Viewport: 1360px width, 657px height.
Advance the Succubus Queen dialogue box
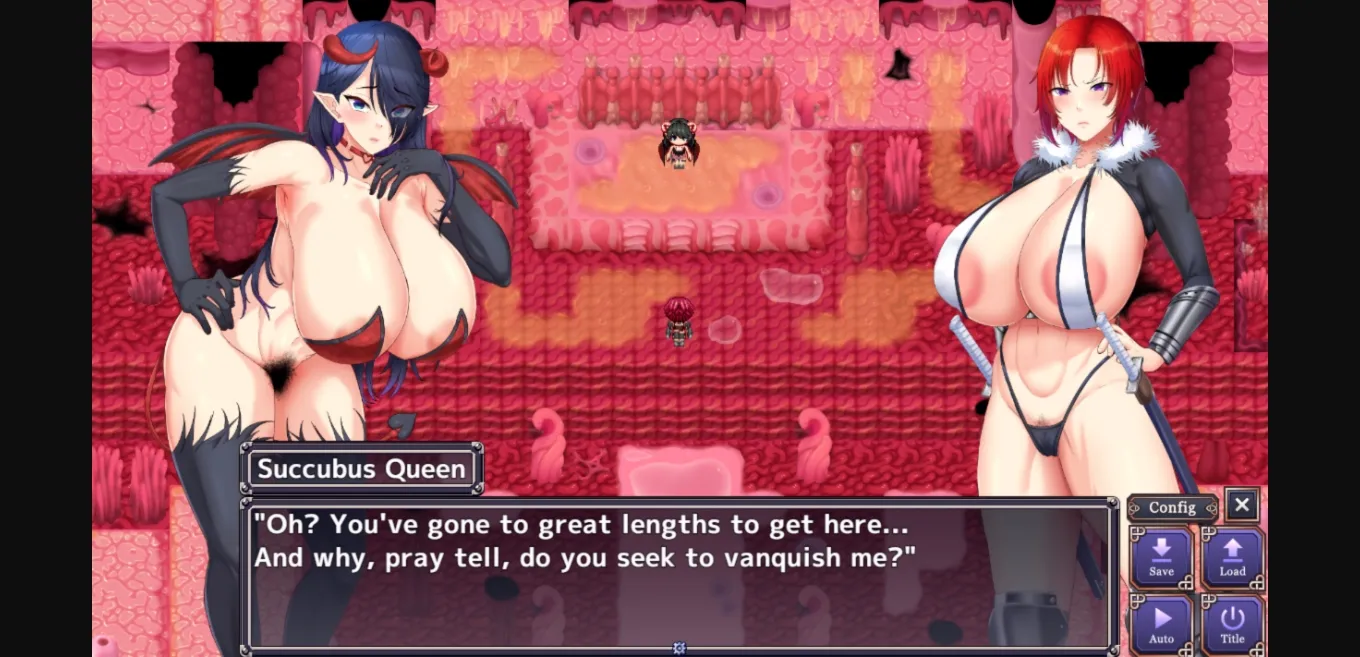pyautogui.click(x=679, y=575)
